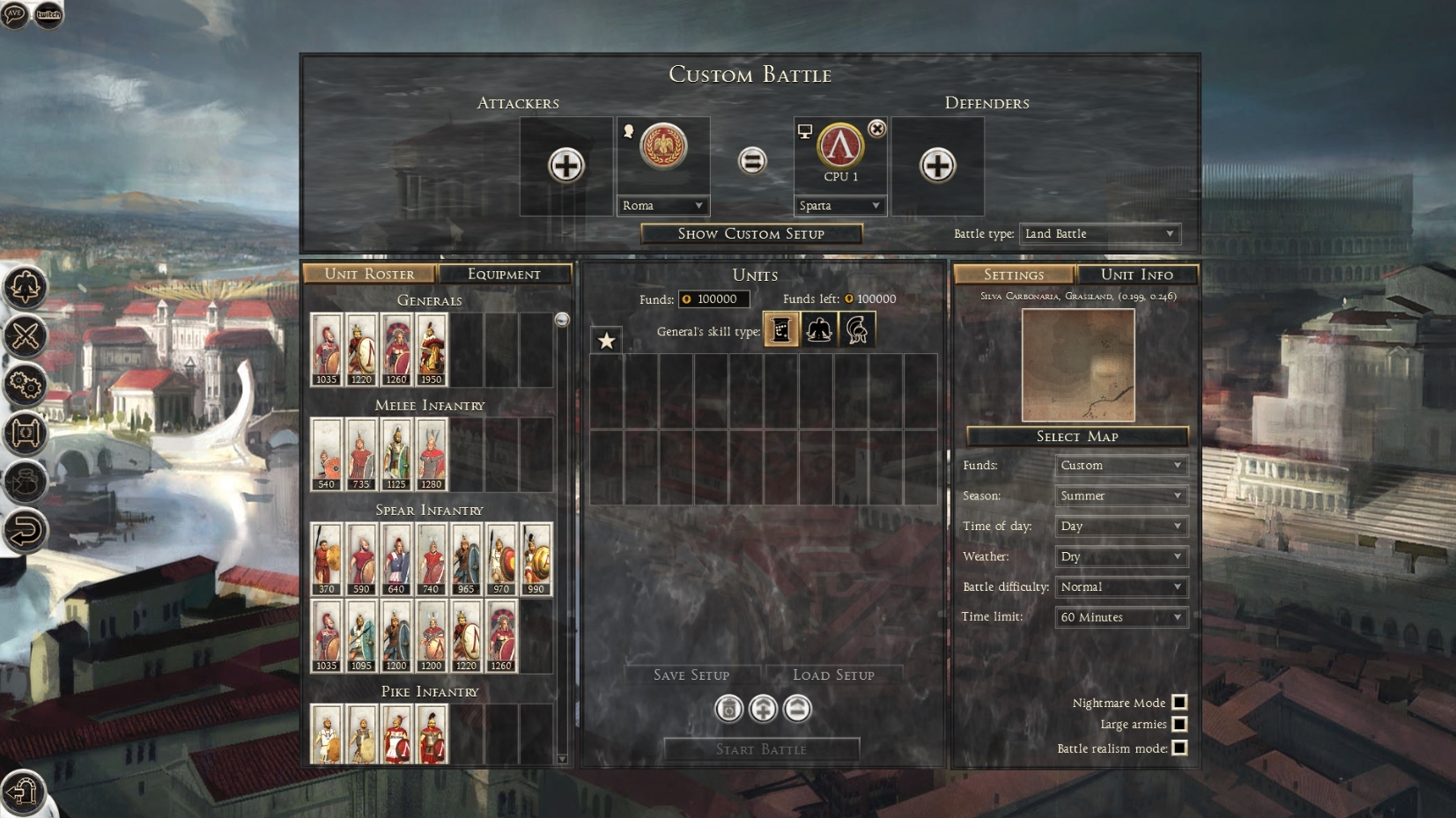This screenshot has height=818, width=1456.
Task: Change the Sparta faction dropdown
Action: pos(839,205)
